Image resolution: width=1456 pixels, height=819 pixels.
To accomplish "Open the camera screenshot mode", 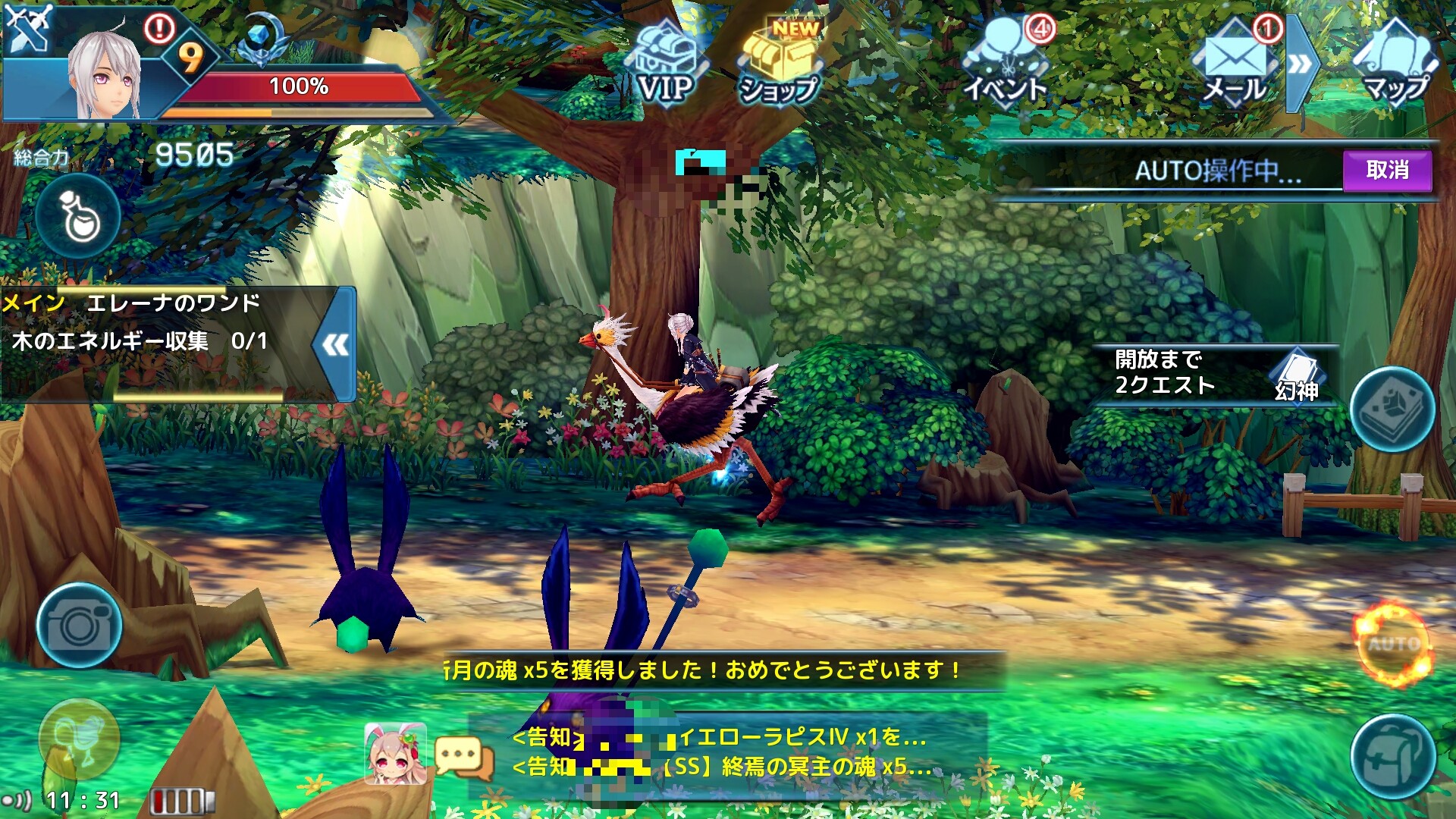I will coord(79,626).
